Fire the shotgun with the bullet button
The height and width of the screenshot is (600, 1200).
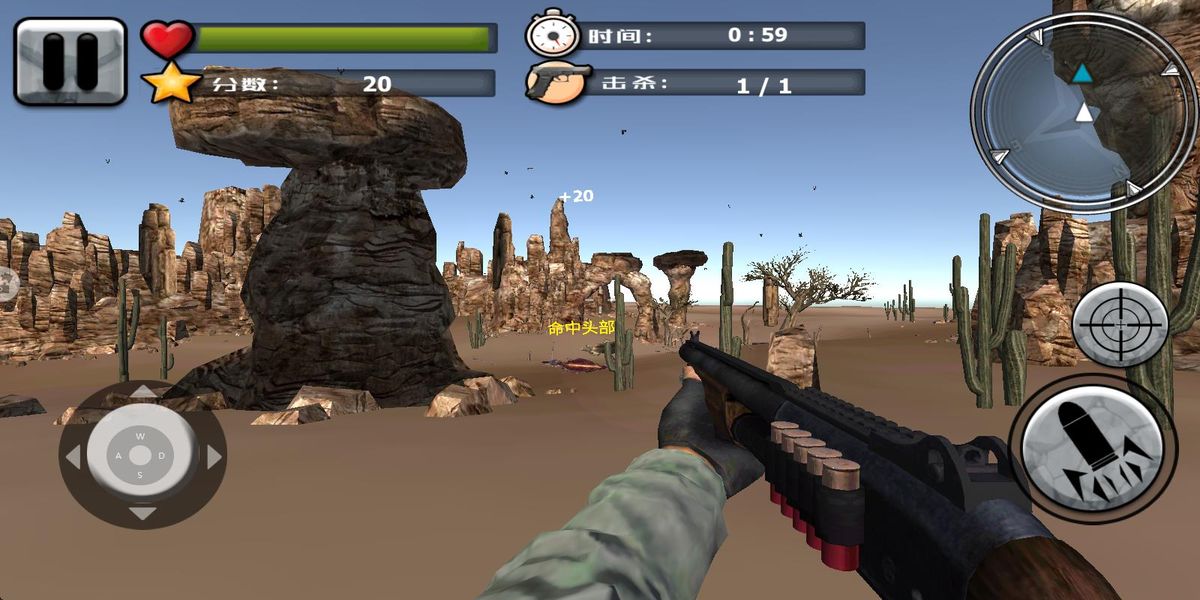1092,445
